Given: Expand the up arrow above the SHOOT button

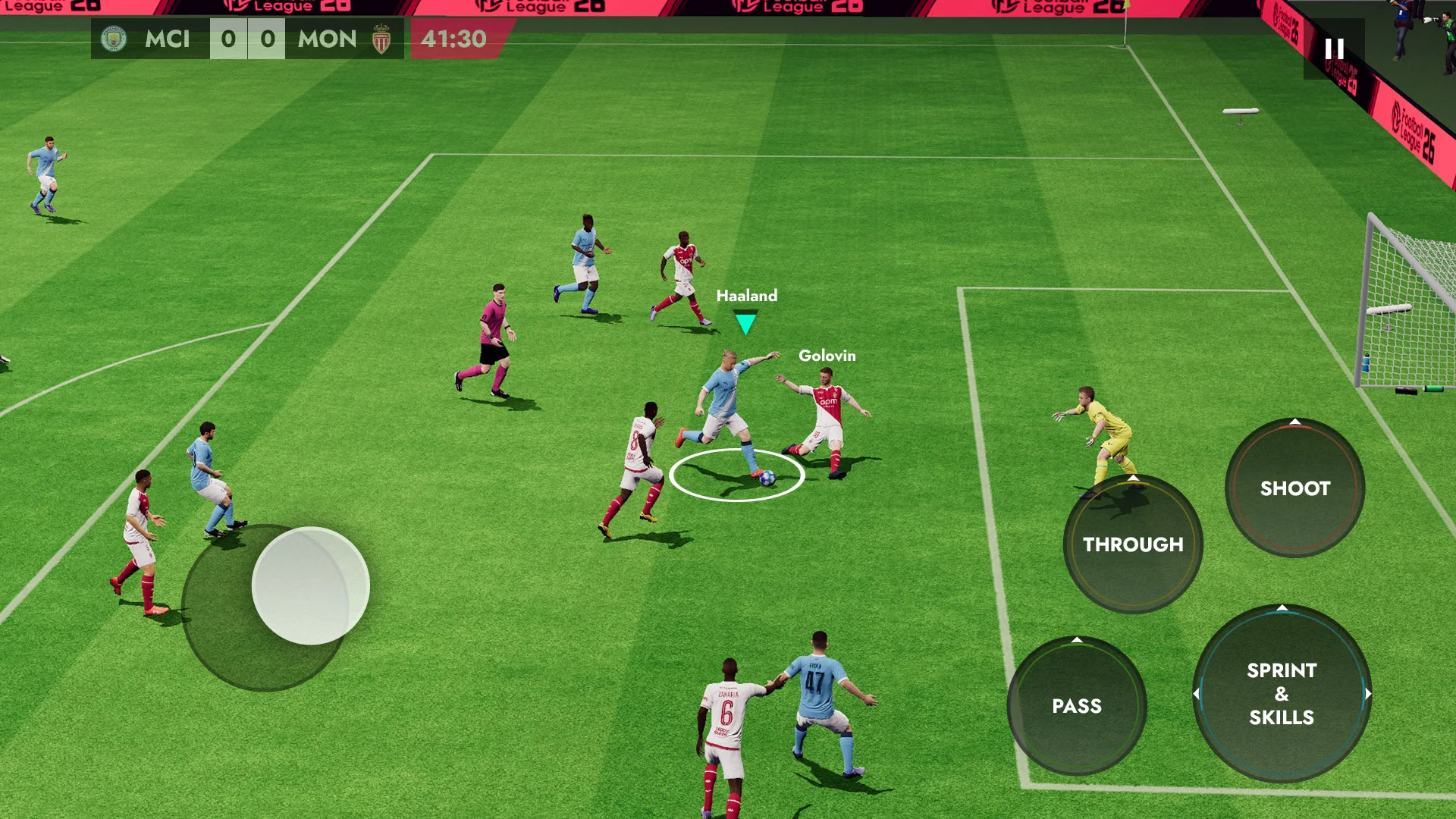Looking at the screenshot, I should pos(1294,422).
